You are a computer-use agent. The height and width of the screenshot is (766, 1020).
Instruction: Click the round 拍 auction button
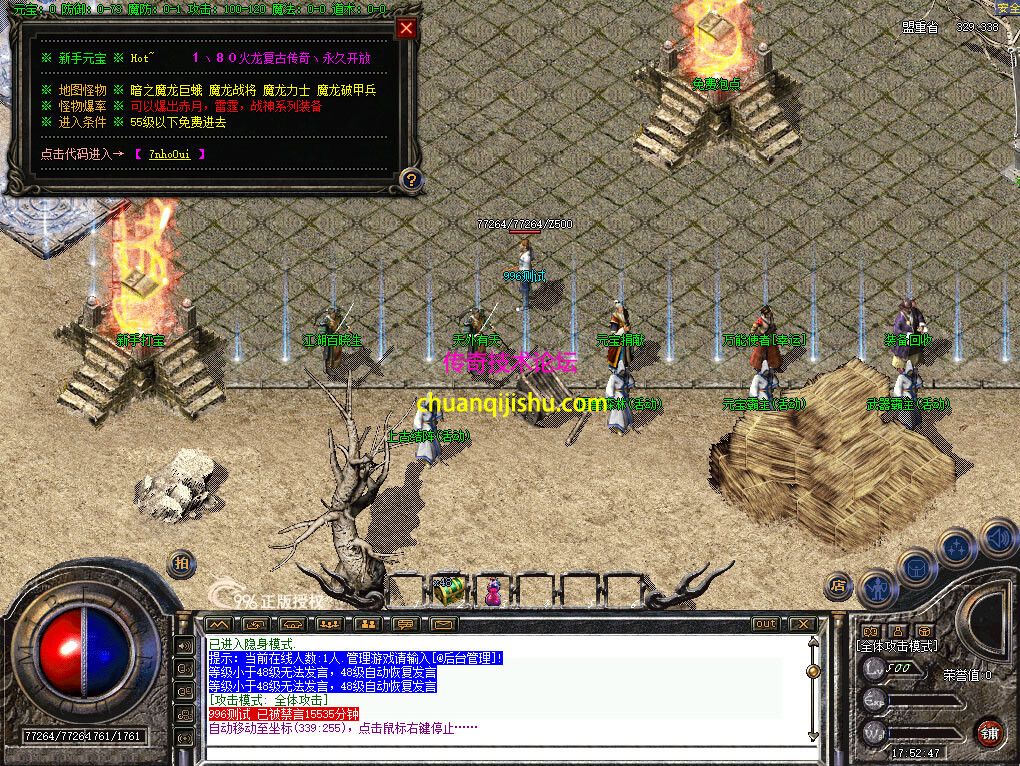pos(181,563)
